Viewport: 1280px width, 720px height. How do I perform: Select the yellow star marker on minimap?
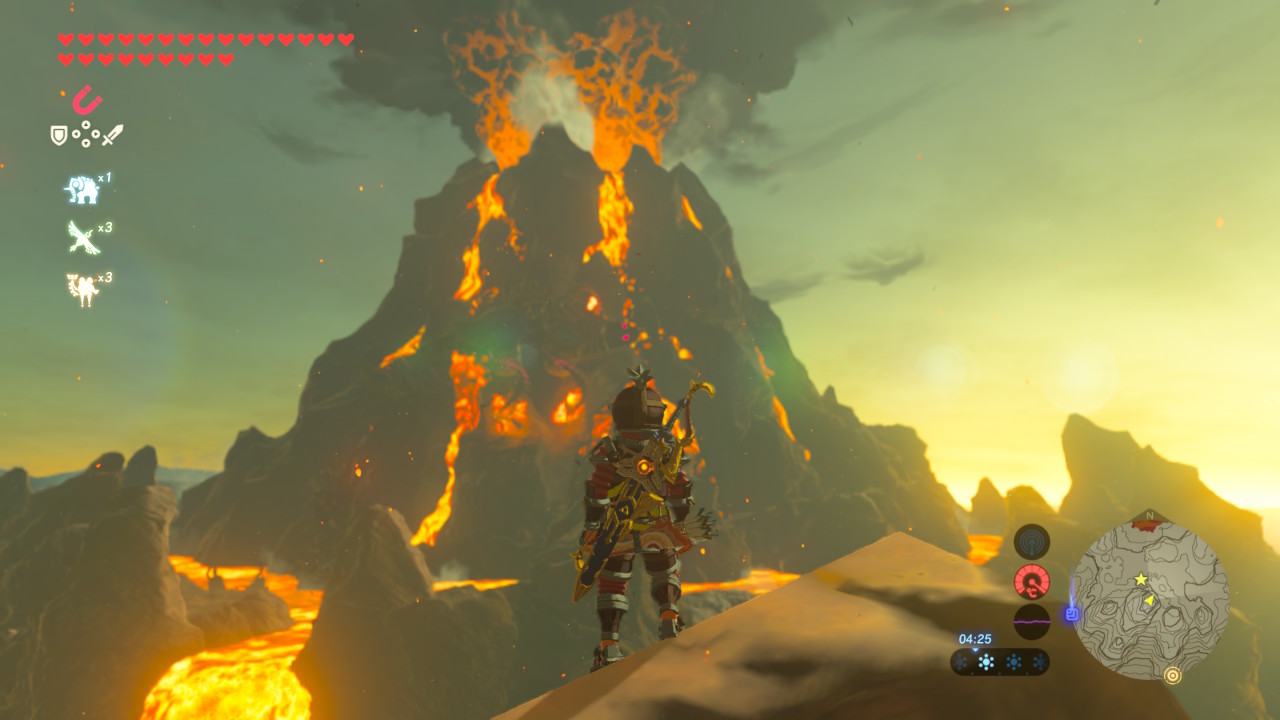pos(1140,580)
